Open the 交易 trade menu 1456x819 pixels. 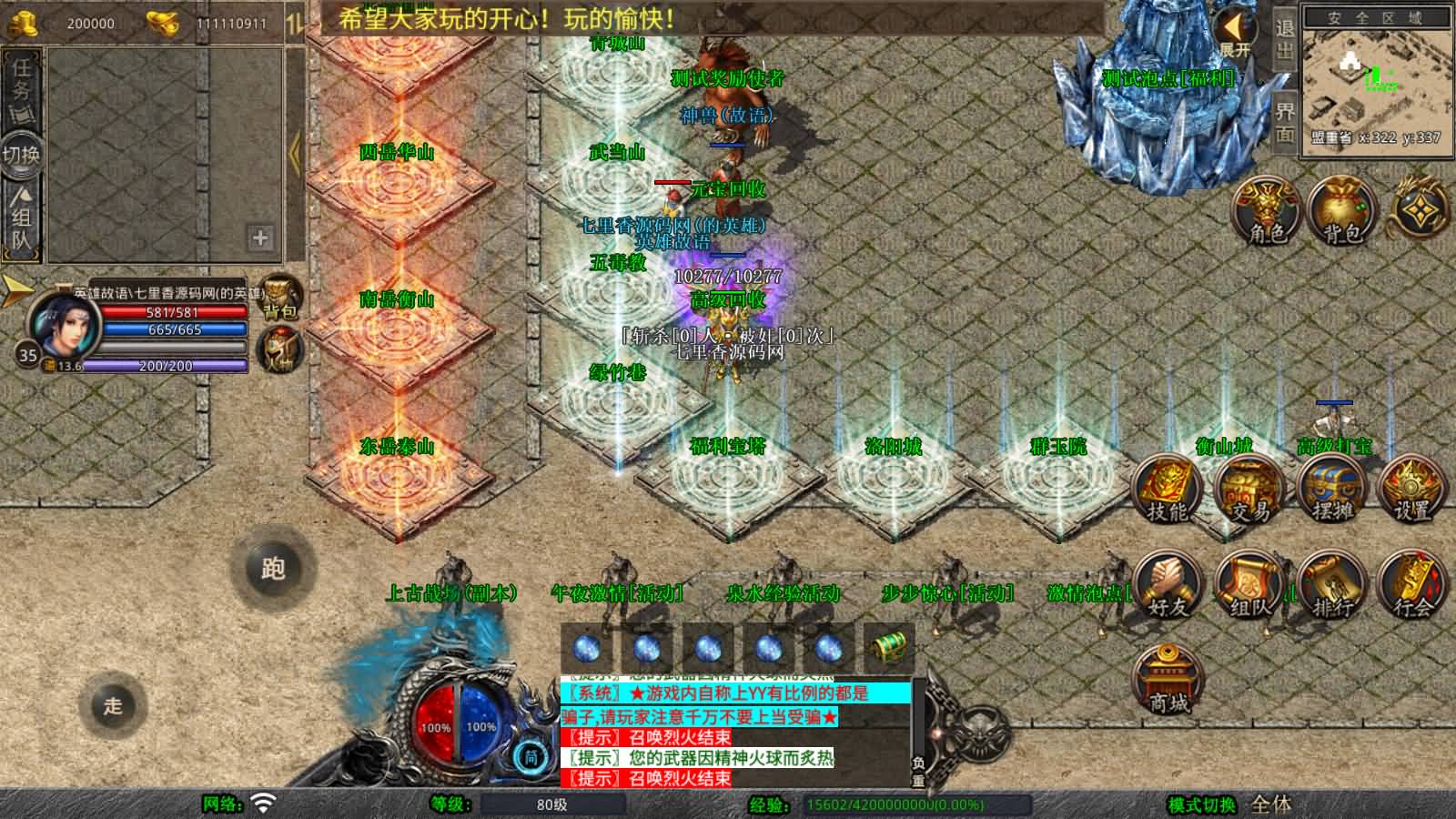pos(1249,491)
